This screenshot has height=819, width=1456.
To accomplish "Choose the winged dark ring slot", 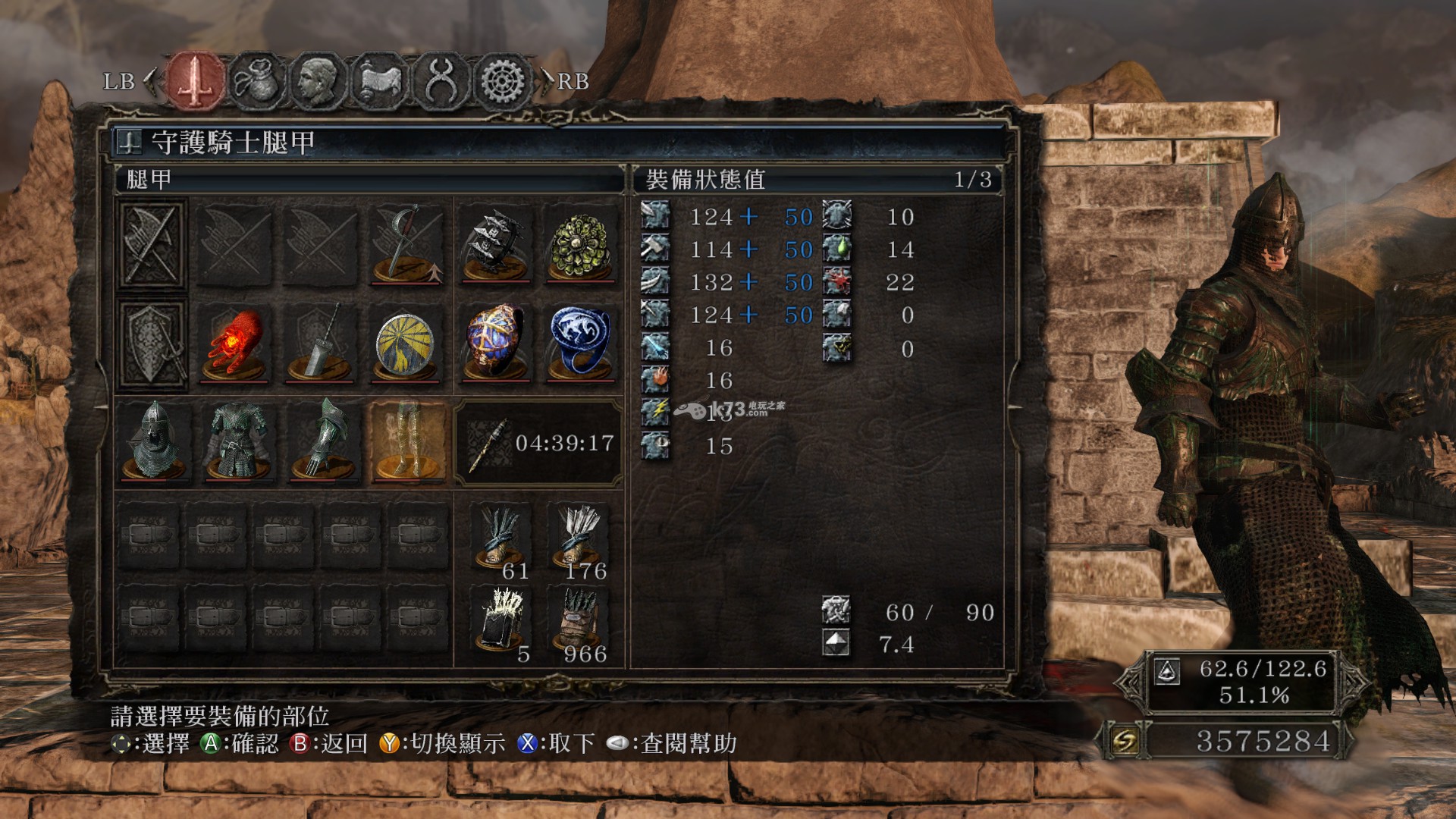I will [x=496, y=243].
